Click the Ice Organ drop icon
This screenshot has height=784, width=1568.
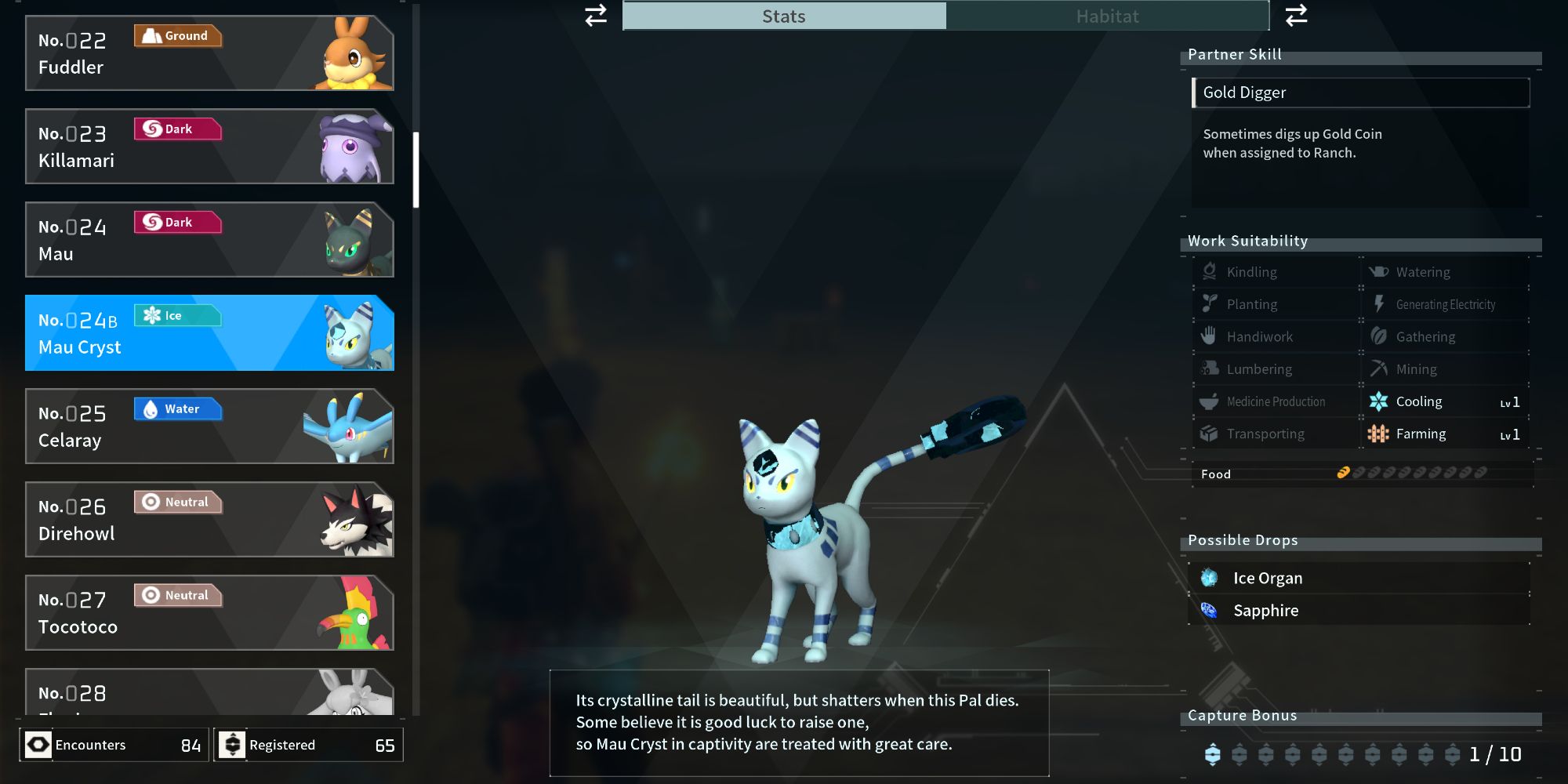coord(1209,578)
